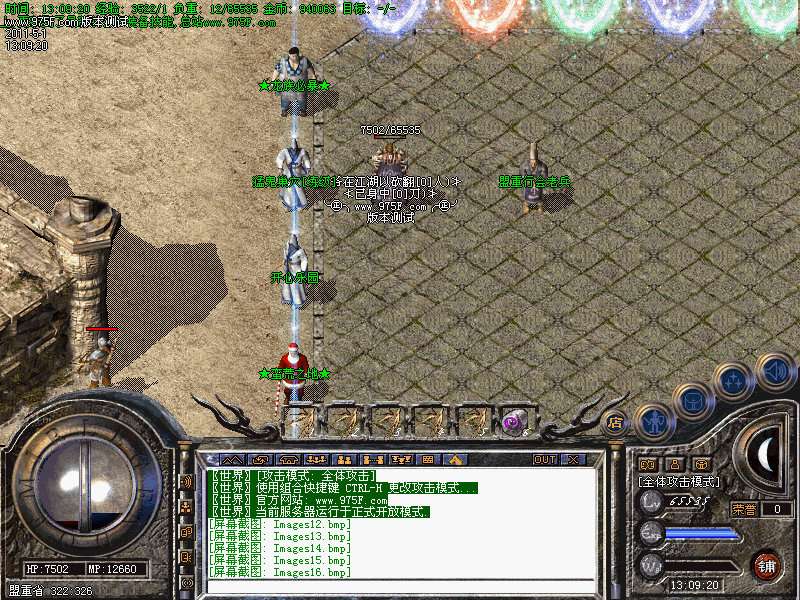Open the shop via the 店 button
The image size is (800, 600).
click(615, 423)
